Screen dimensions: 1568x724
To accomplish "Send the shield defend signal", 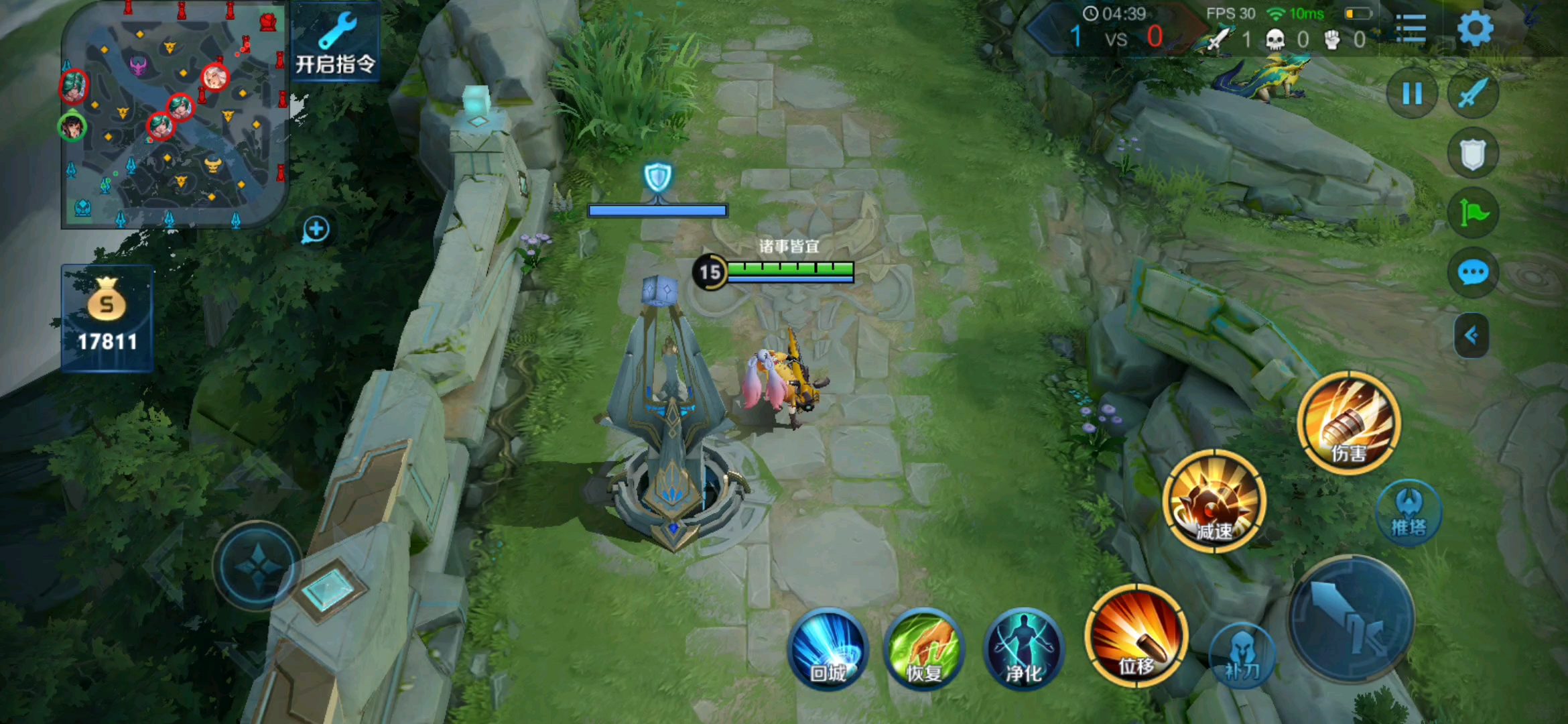I will click(1472, 154).
